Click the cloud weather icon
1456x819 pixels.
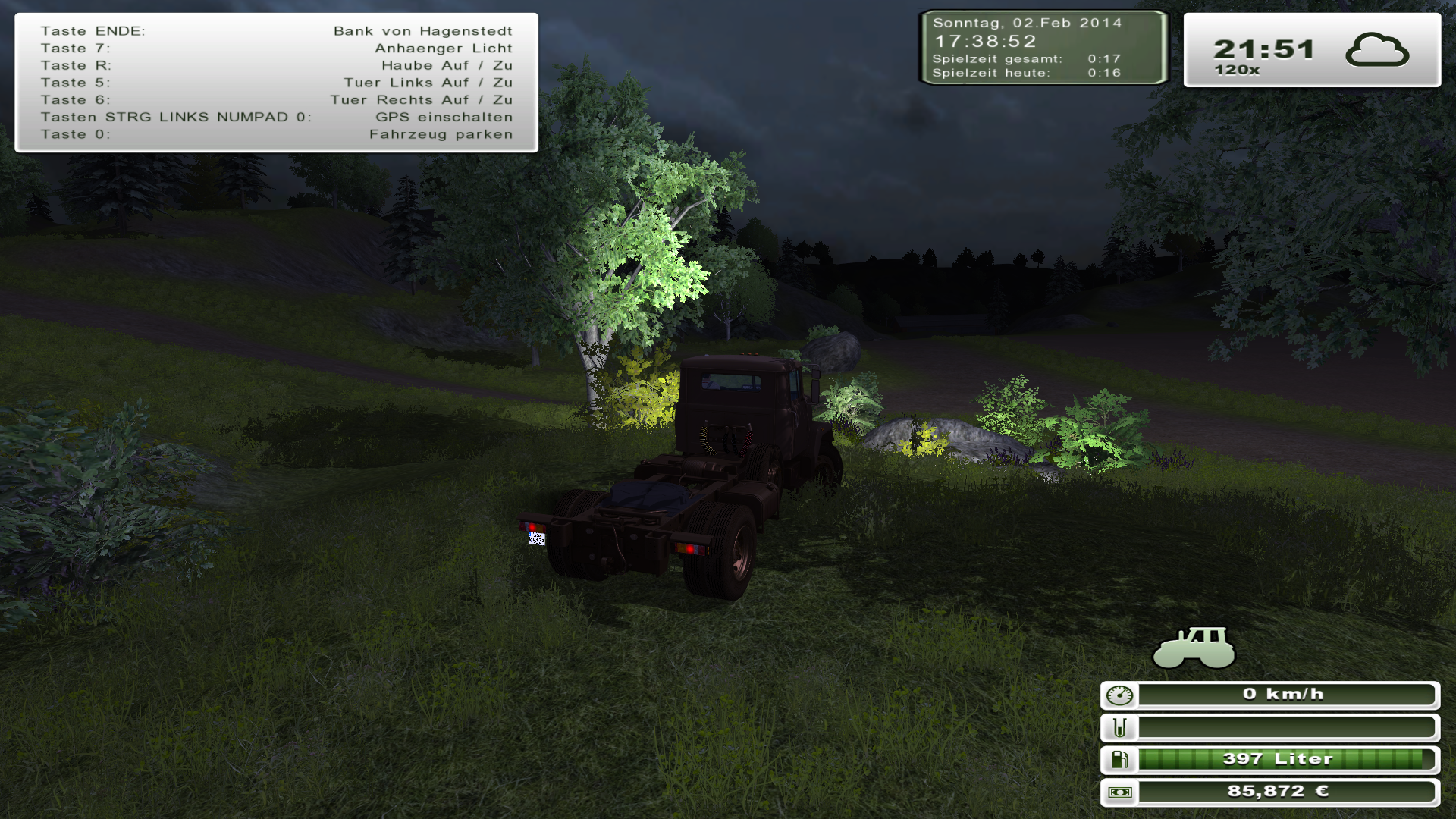1376,50
